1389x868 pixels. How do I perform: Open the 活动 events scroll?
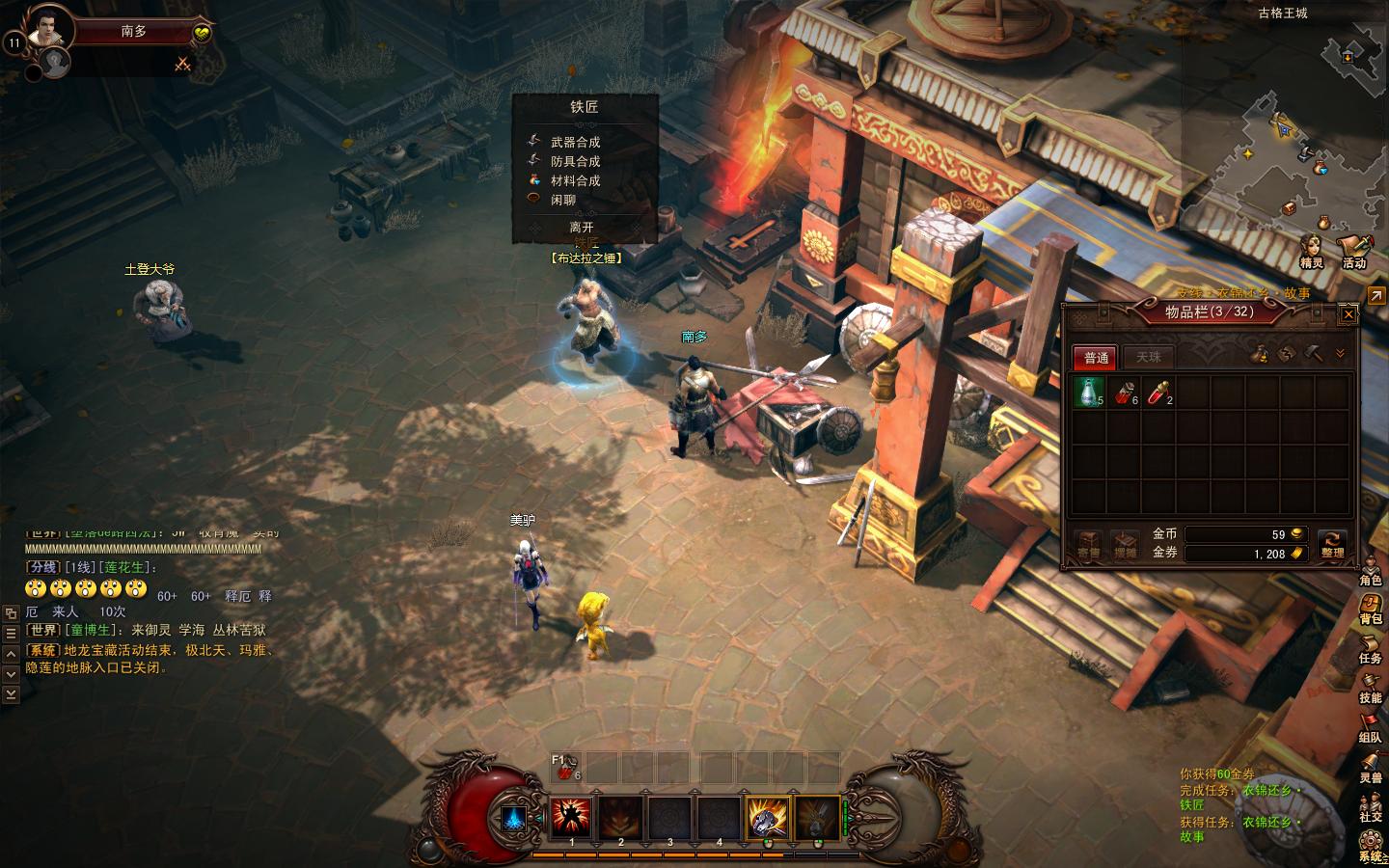pyautogui.click(x=1355, y=251)
